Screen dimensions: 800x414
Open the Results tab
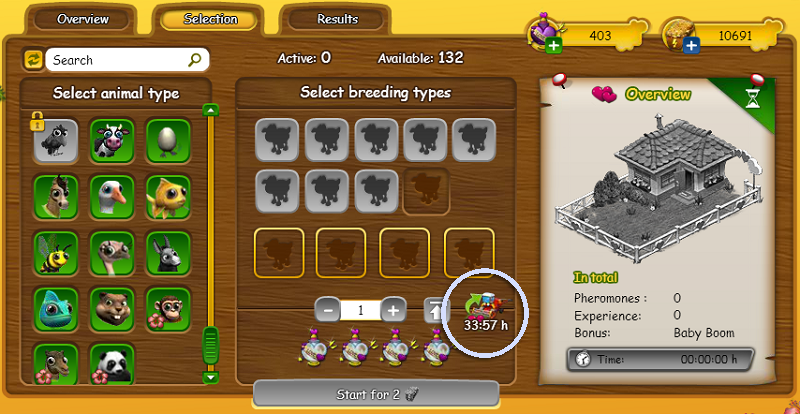pos(337,19)
